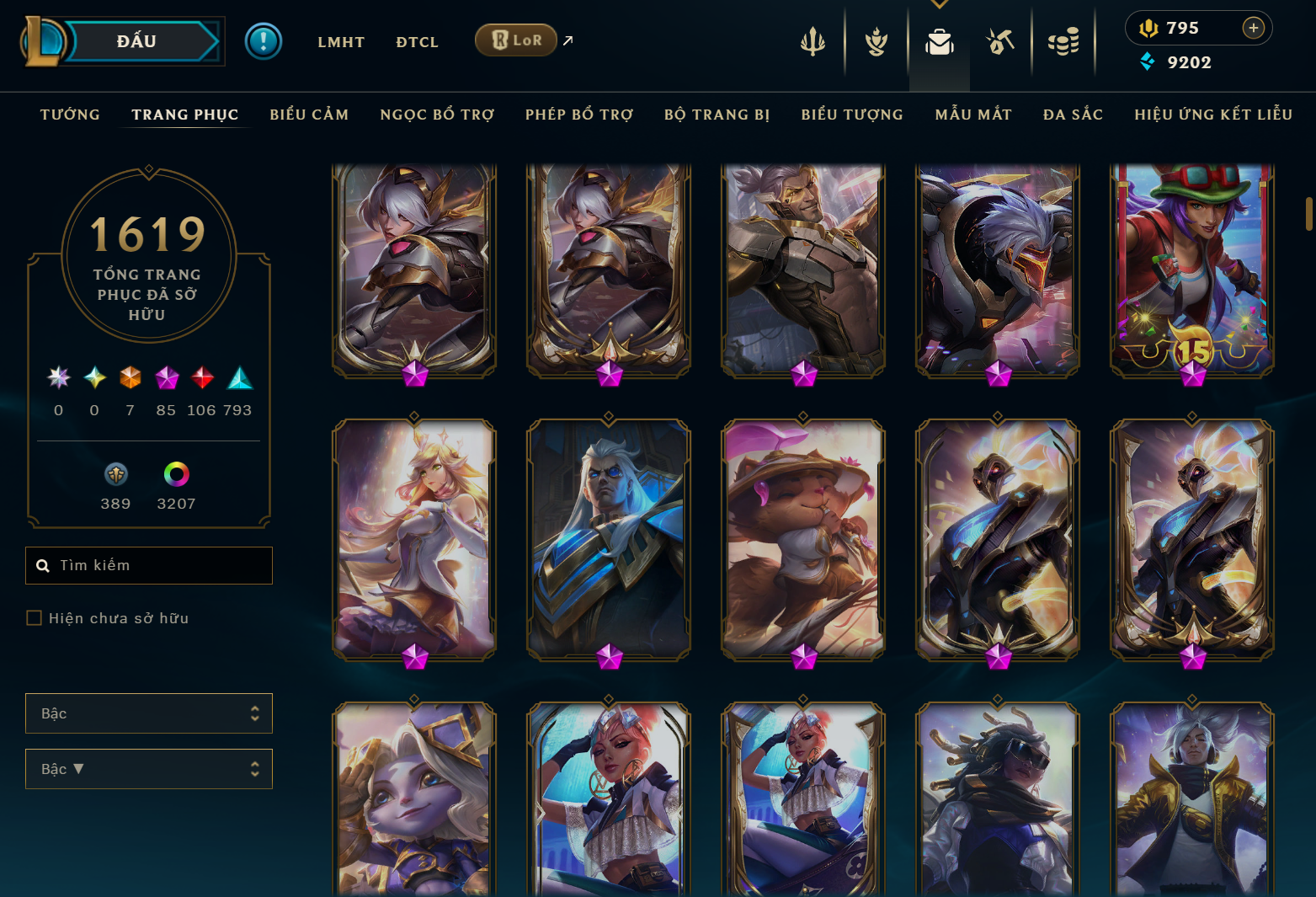1316x897 pixels.
Task: Click the shield icon above 389
Action: tap(115, 473)
